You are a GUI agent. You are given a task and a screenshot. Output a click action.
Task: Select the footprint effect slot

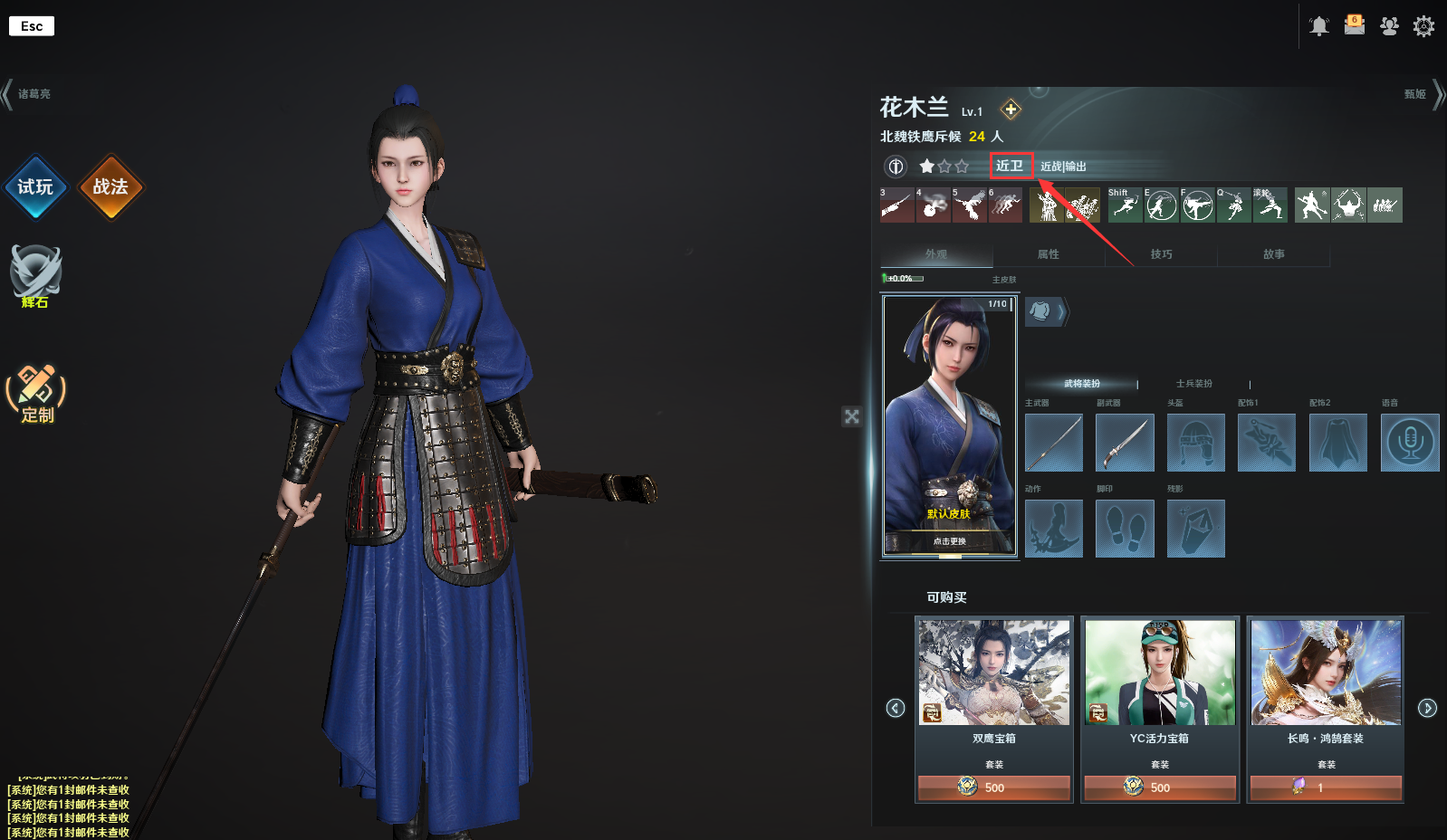[1125, 529]
